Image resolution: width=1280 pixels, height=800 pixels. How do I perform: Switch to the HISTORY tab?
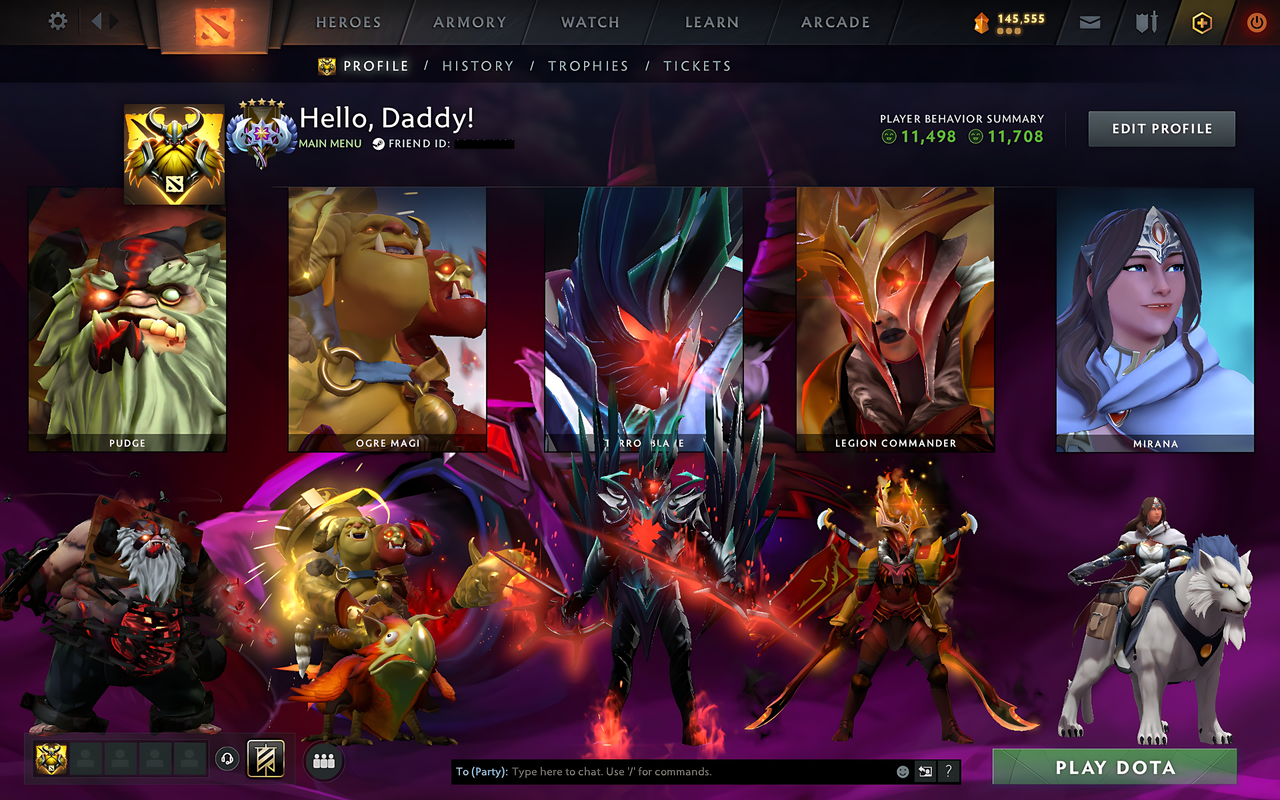coord(478,66)
